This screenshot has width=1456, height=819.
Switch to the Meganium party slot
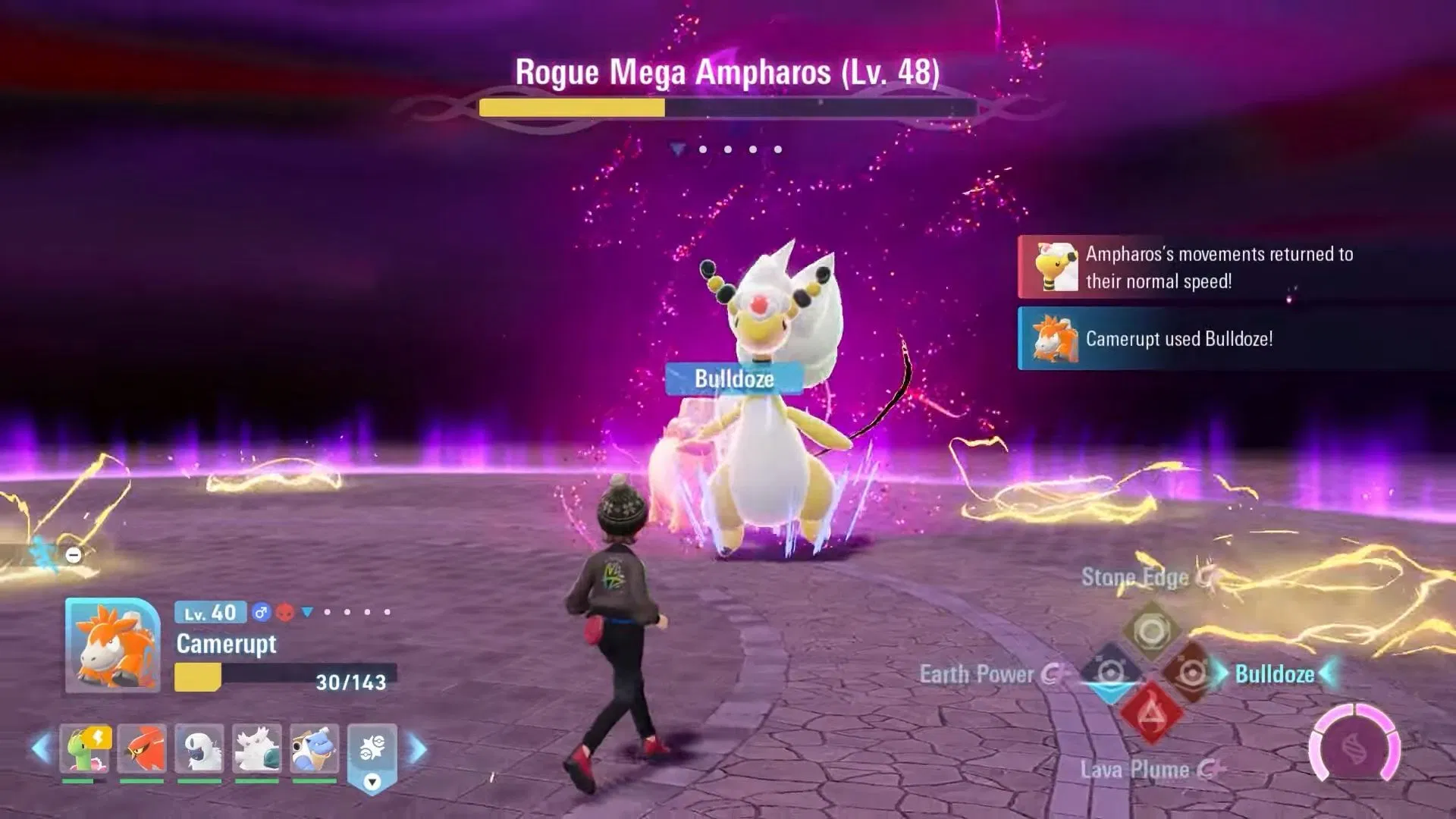point(84,749)
